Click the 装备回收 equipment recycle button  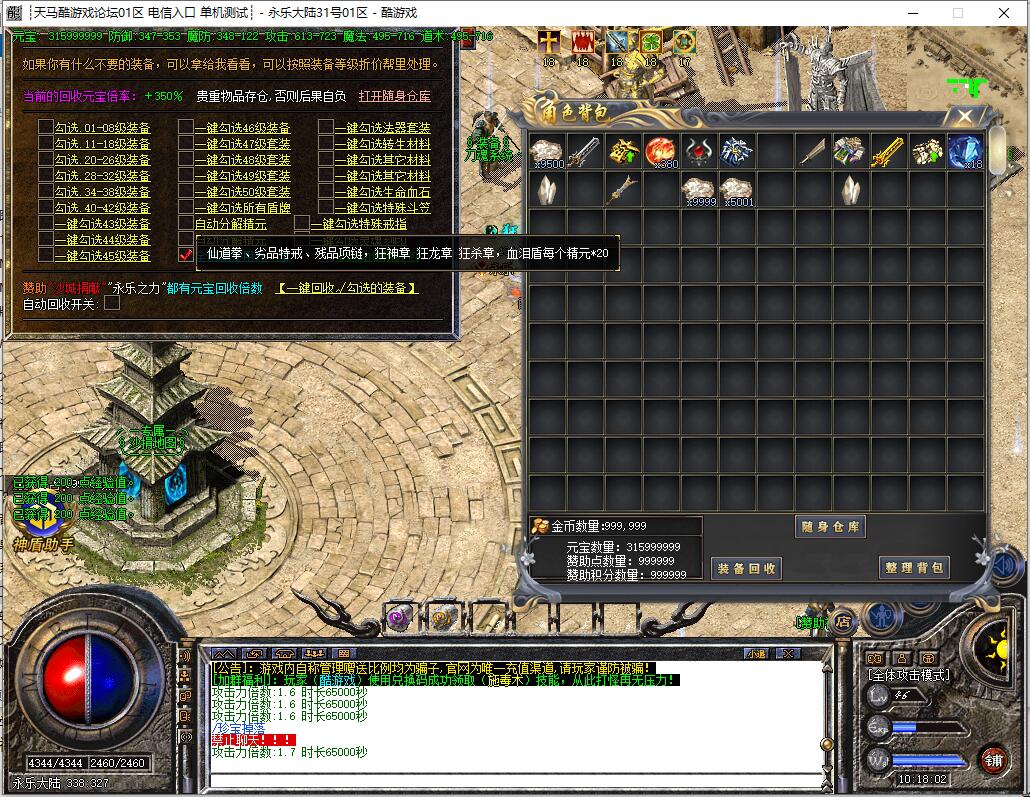click(x=746, y=568)
